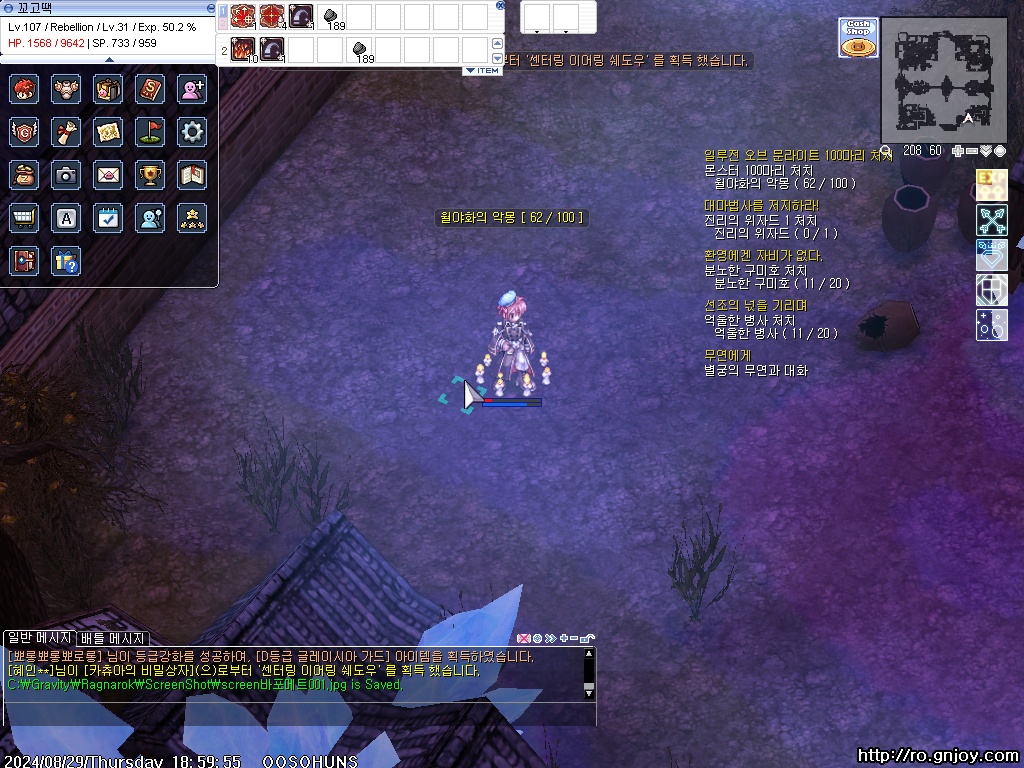
Task: Select the 일반 메시지 chat tab
Action: click(39, 638)
